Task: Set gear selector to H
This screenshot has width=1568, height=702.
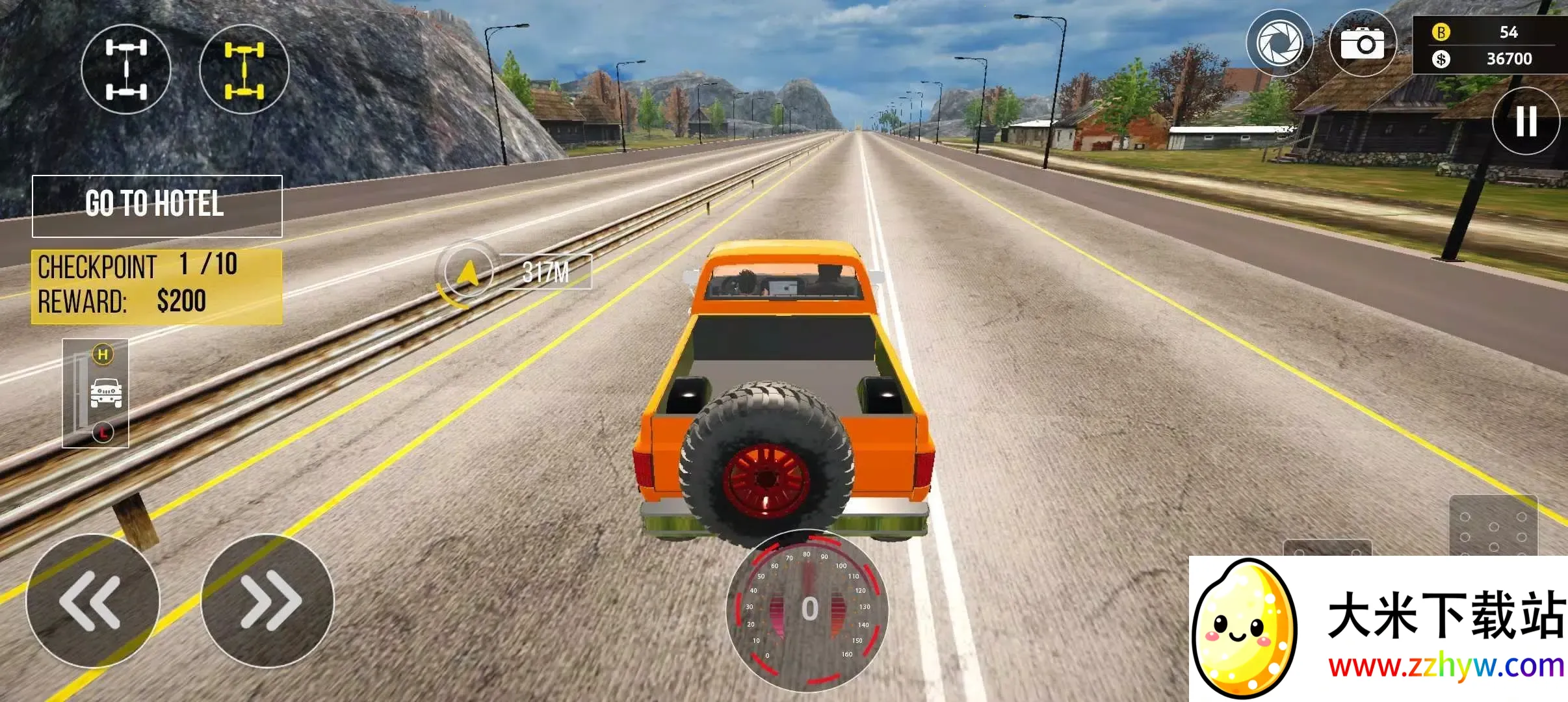Action: (x=103, y=355)
